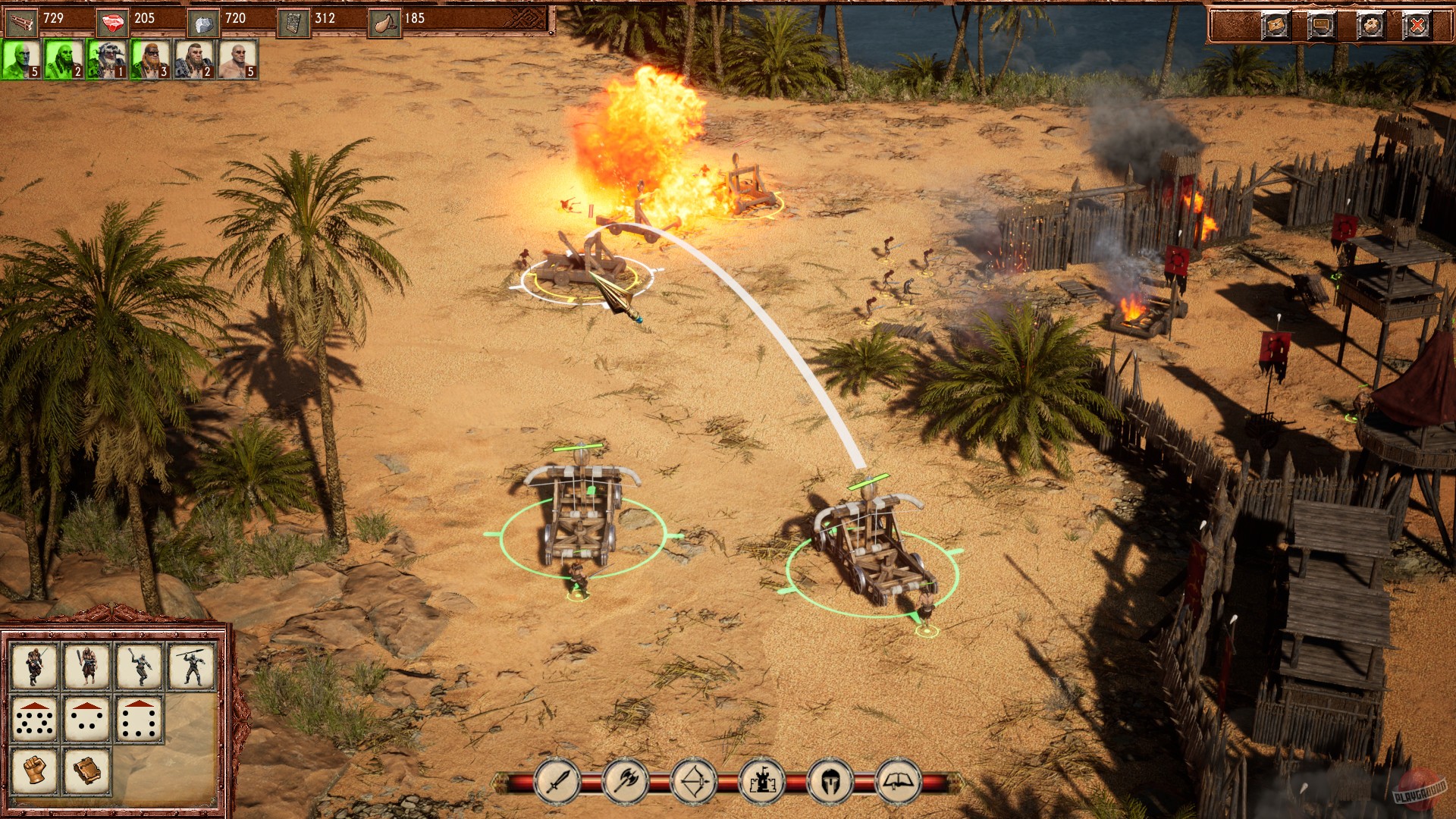The image size is (1456, 819).
Task: Choose the bow and arrow command icon
Action: 694,781
